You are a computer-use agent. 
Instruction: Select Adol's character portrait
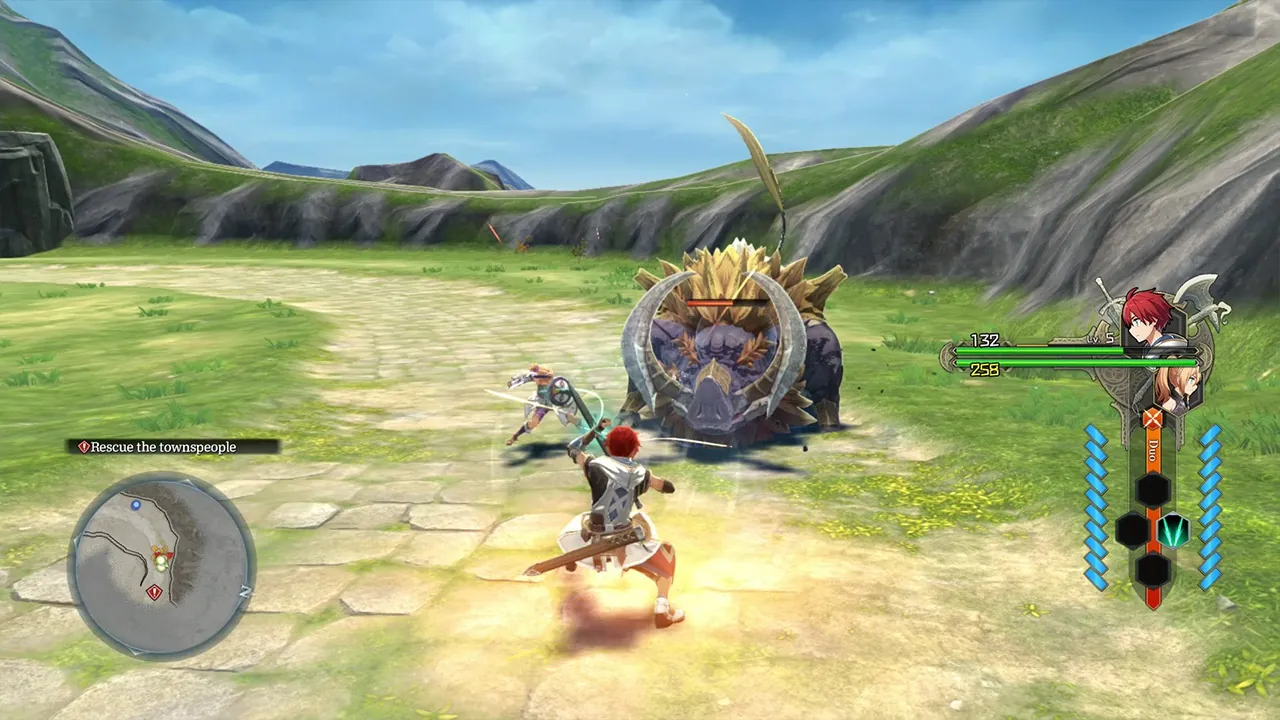1146,315
